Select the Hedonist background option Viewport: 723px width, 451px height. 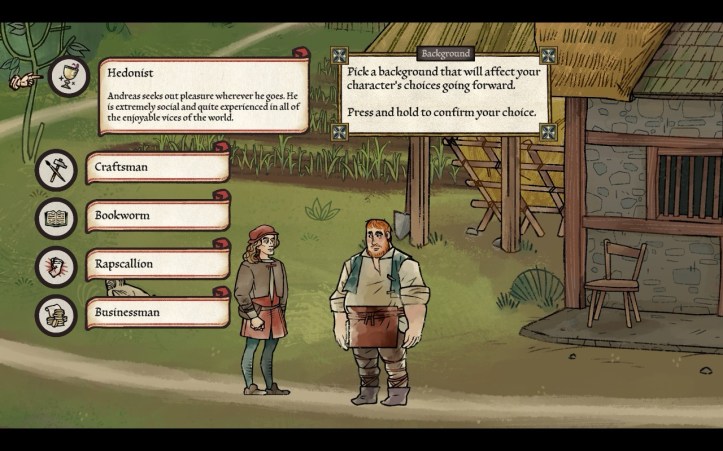pyautogui.click(x=203, y=95)
